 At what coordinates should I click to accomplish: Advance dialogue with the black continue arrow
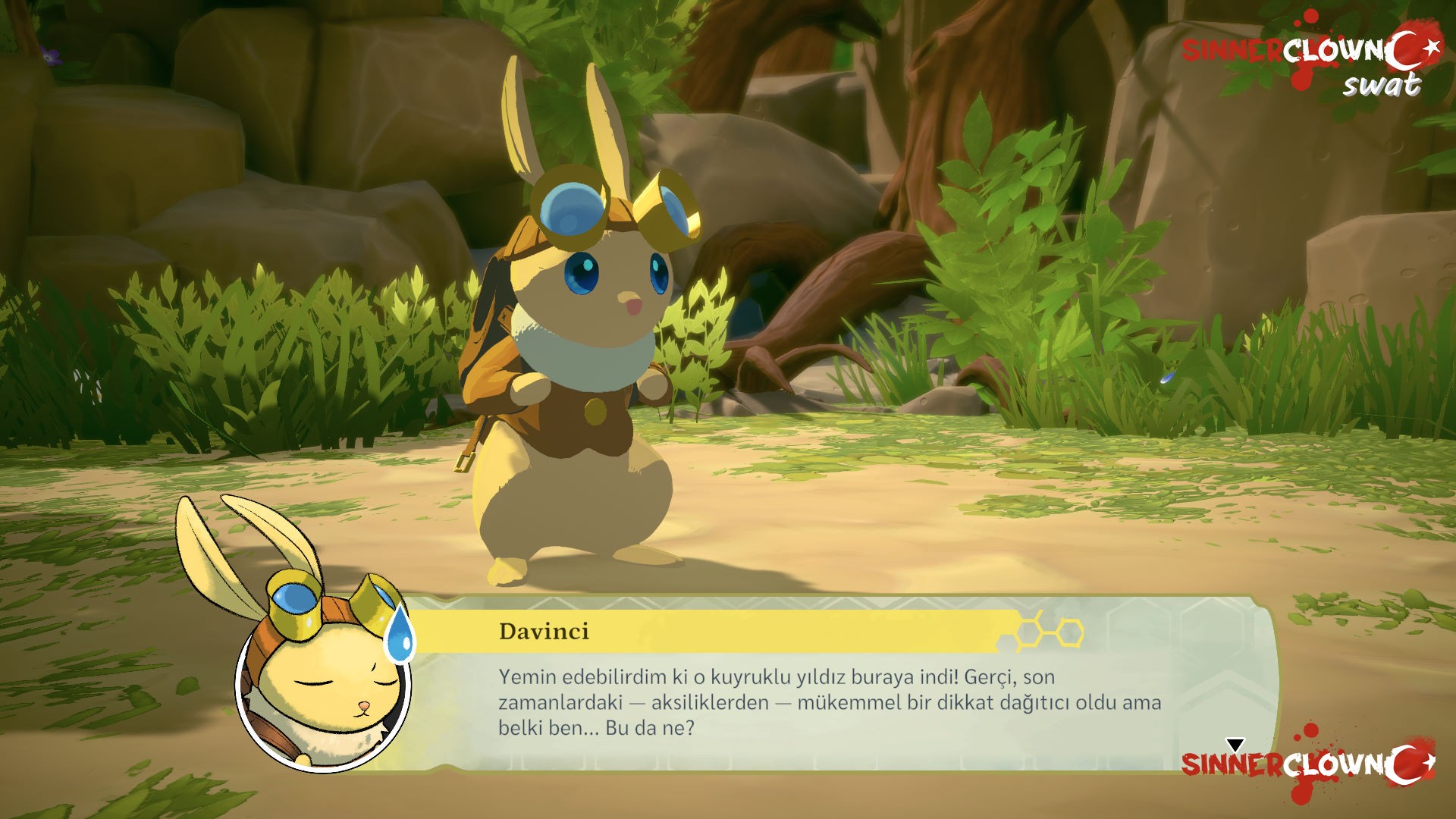click(x=1235, y=745)
